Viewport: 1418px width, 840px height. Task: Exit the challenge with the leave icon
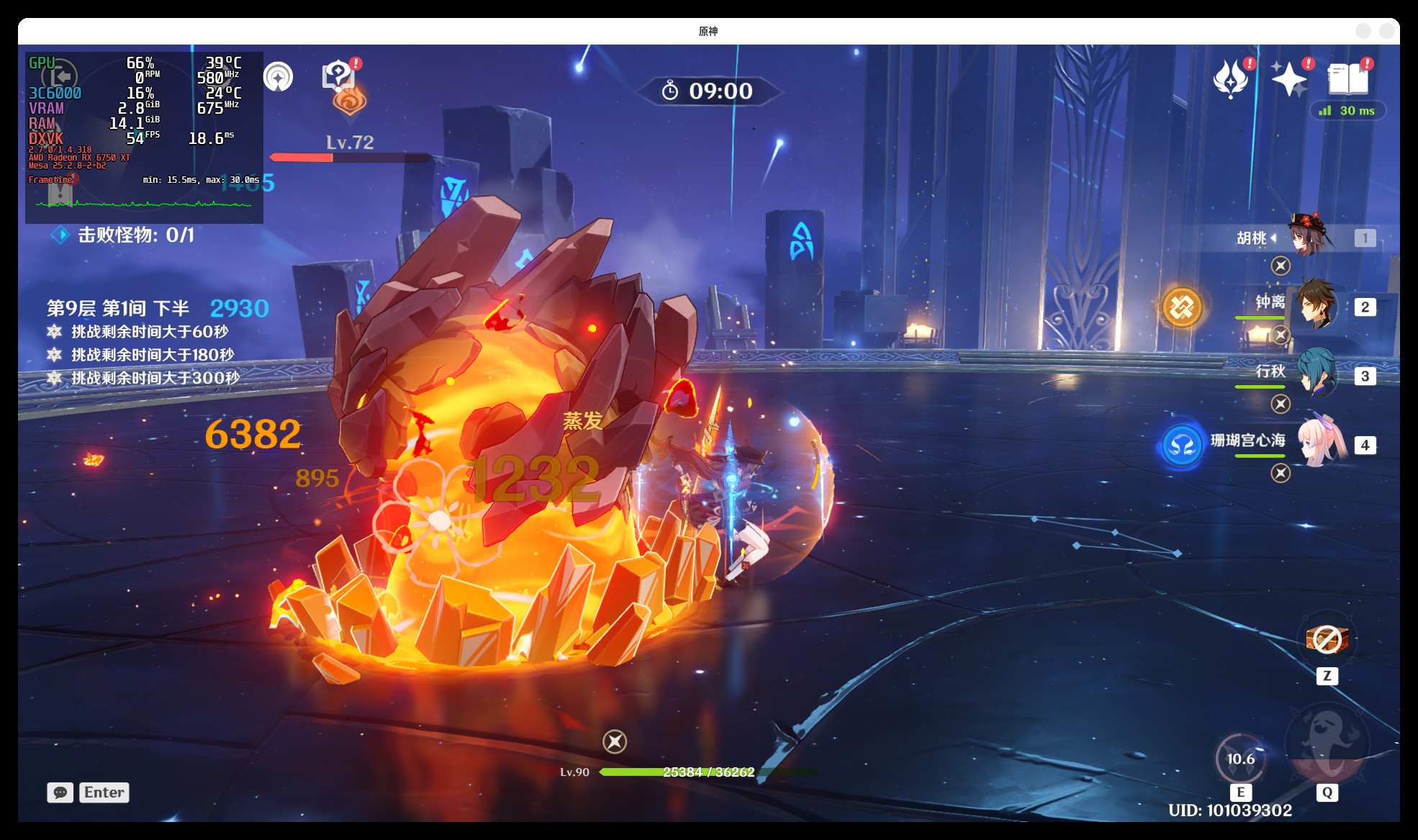click(60, 76)
